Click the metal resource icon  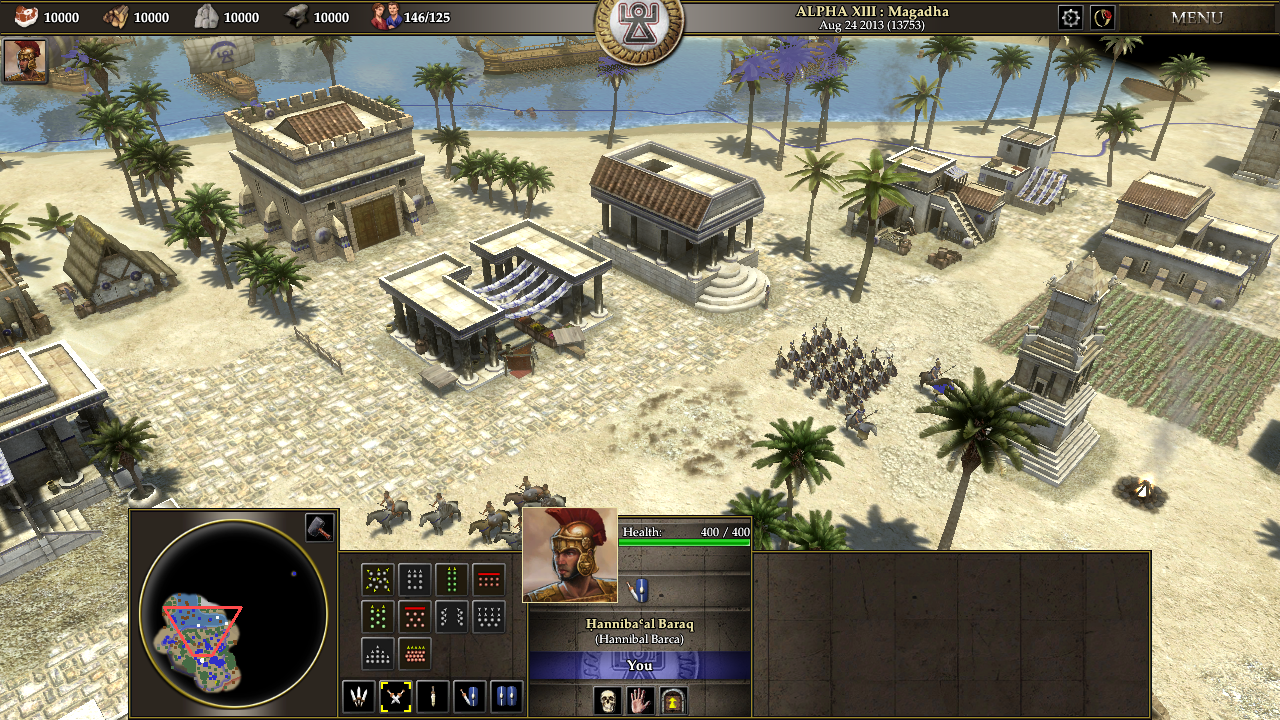(x=295, y=16)
